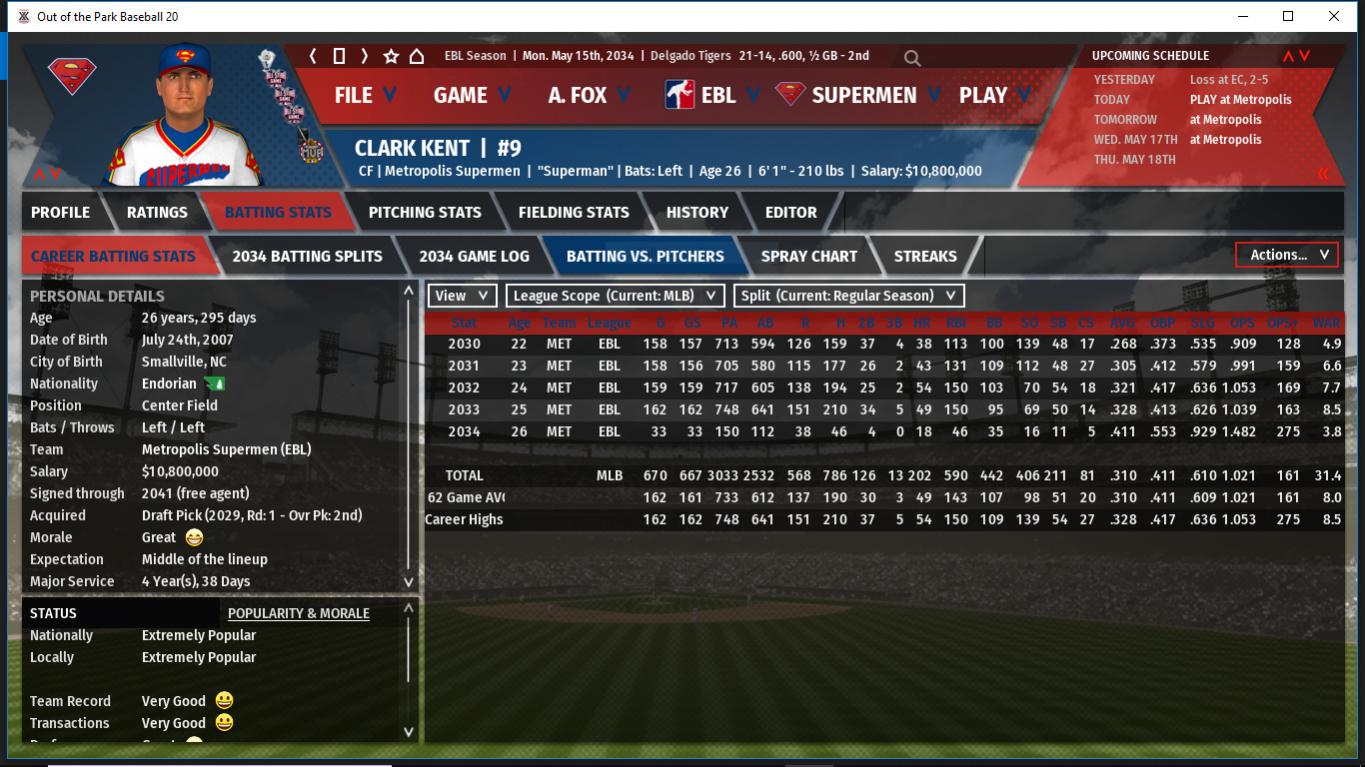Viewport: 1365px width, 767px height.
Task: Open the STREAKS subtab
Action: click(925, 256)
